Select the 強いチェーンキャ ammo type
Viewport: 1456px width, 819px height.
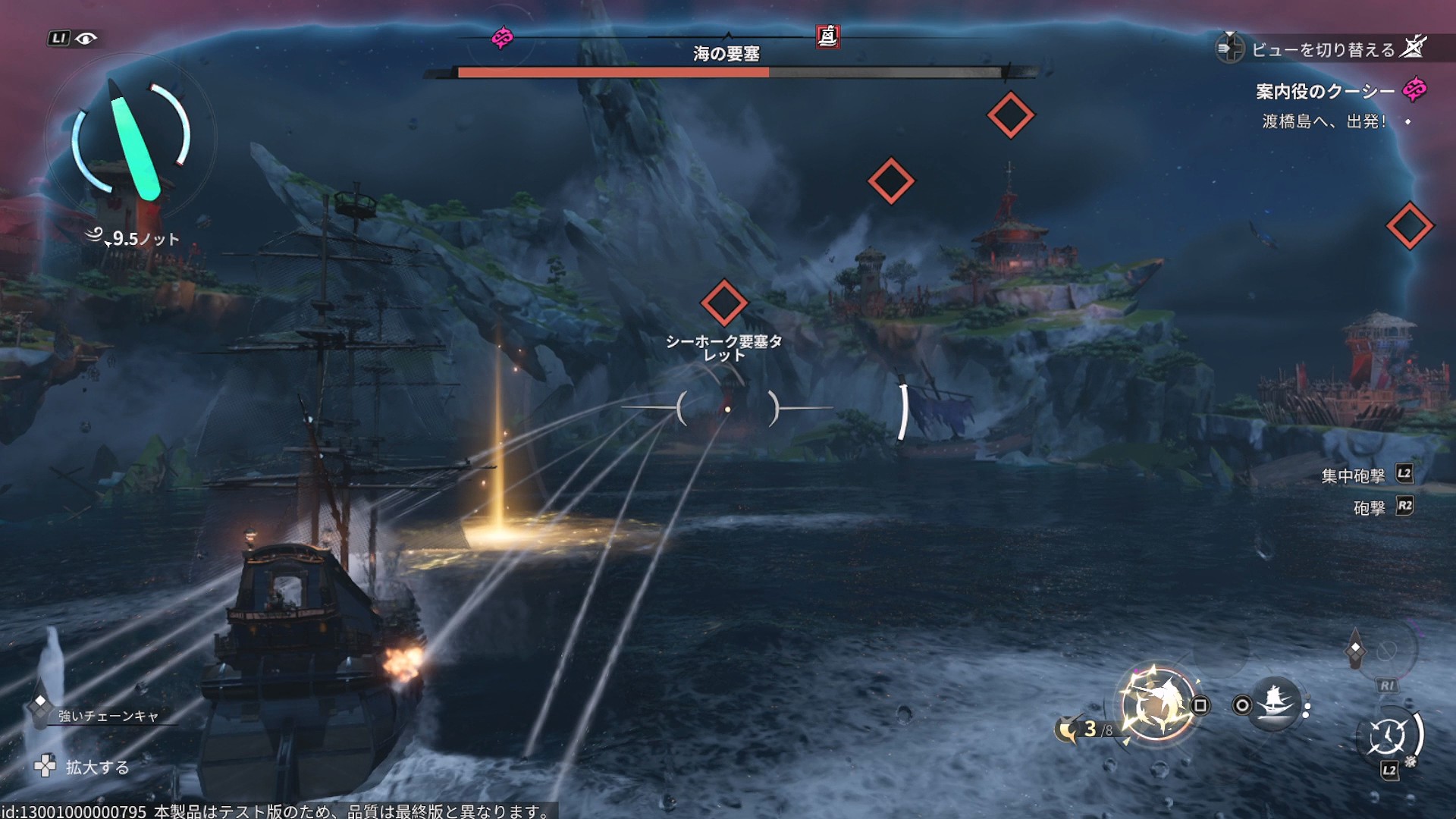pos(108,716)
